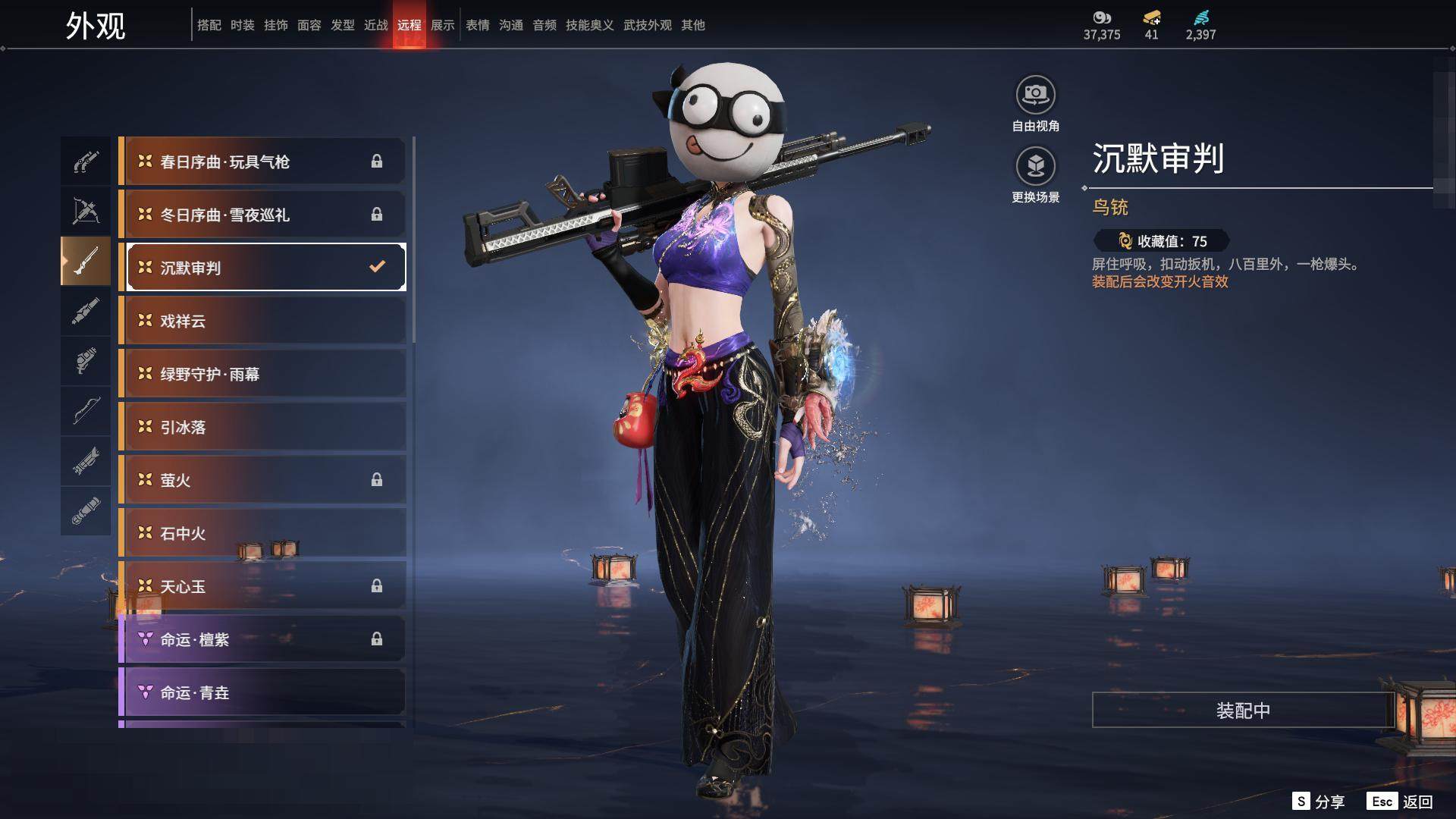Click the 分享 share button
The height and width of the screenshot is (819, 1456).
[x=1319, y=802]
